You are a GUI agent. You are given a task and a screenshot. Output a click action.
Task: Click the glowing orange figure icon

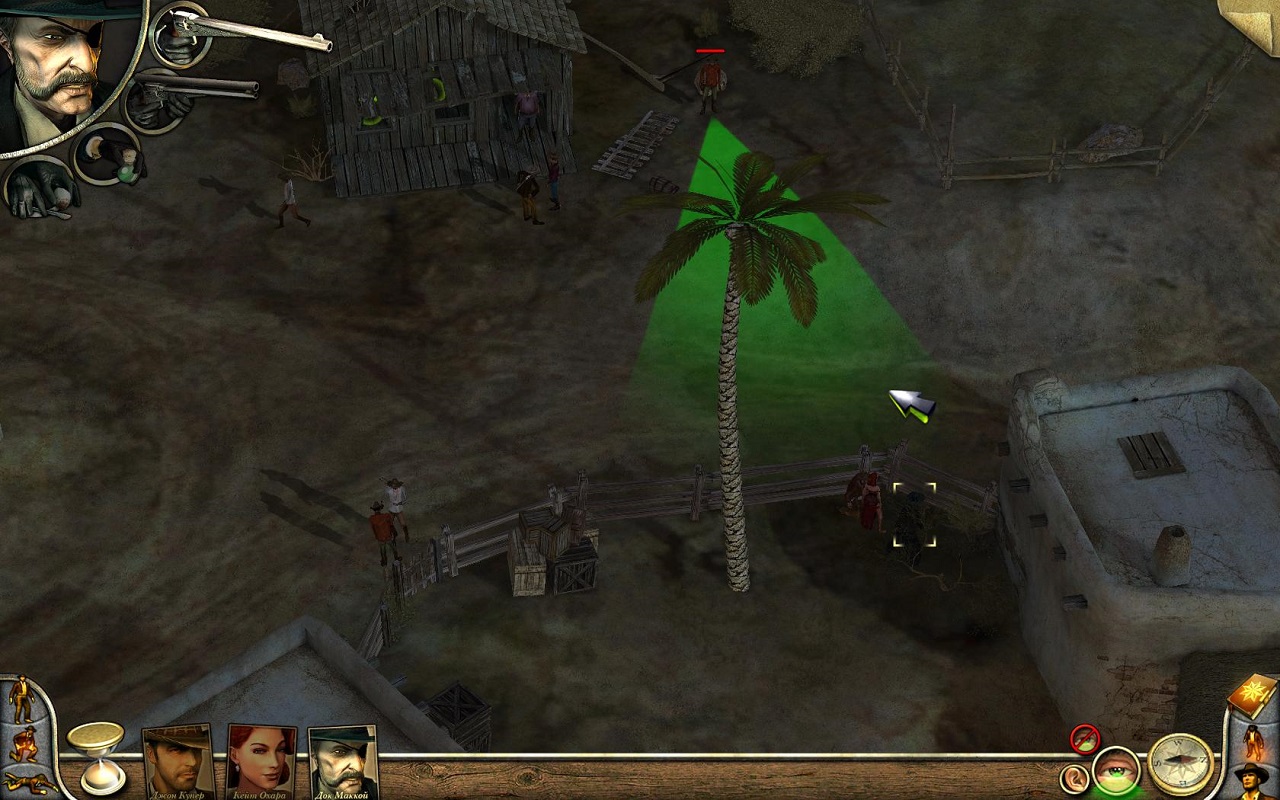1250,742
